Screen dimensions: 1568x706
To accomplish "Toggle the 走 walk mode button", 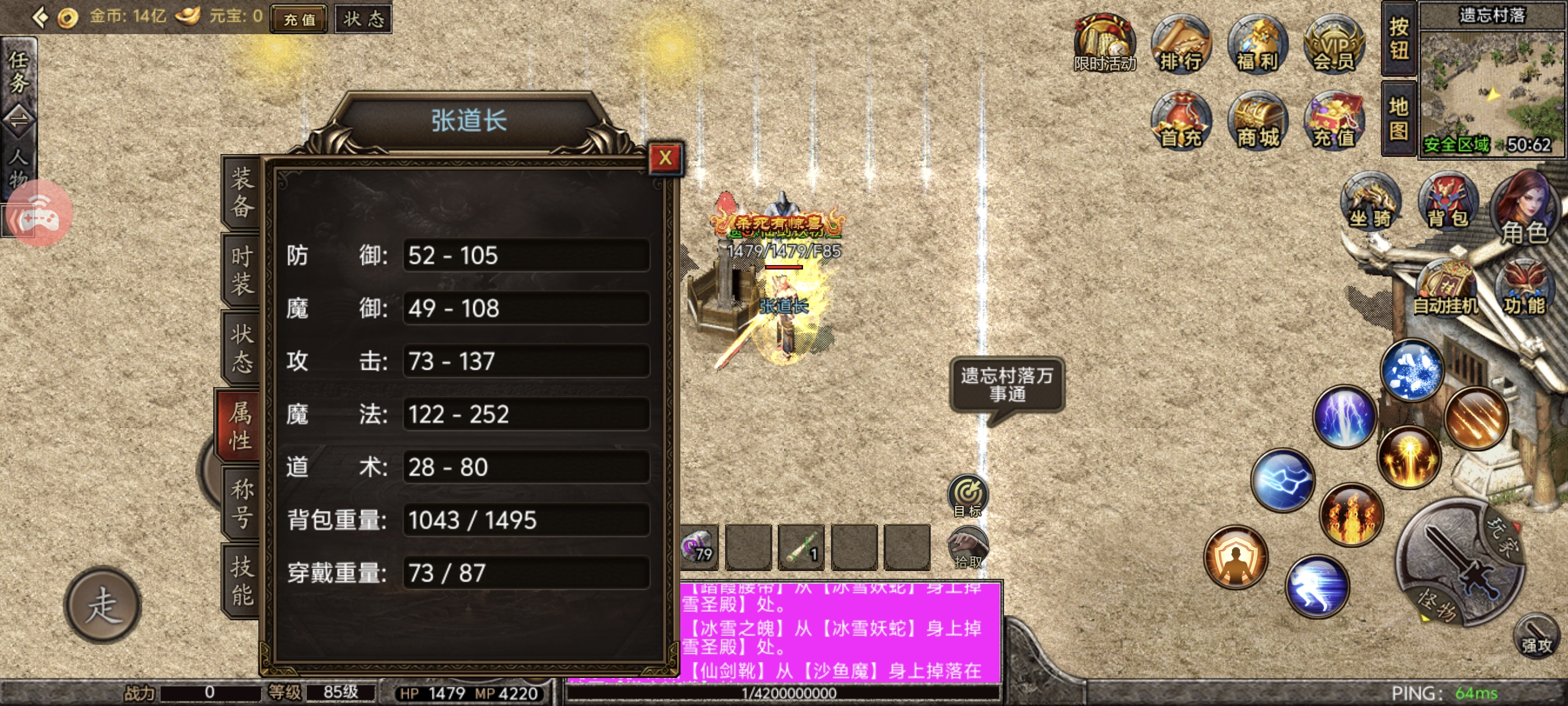I will point(102,605).
